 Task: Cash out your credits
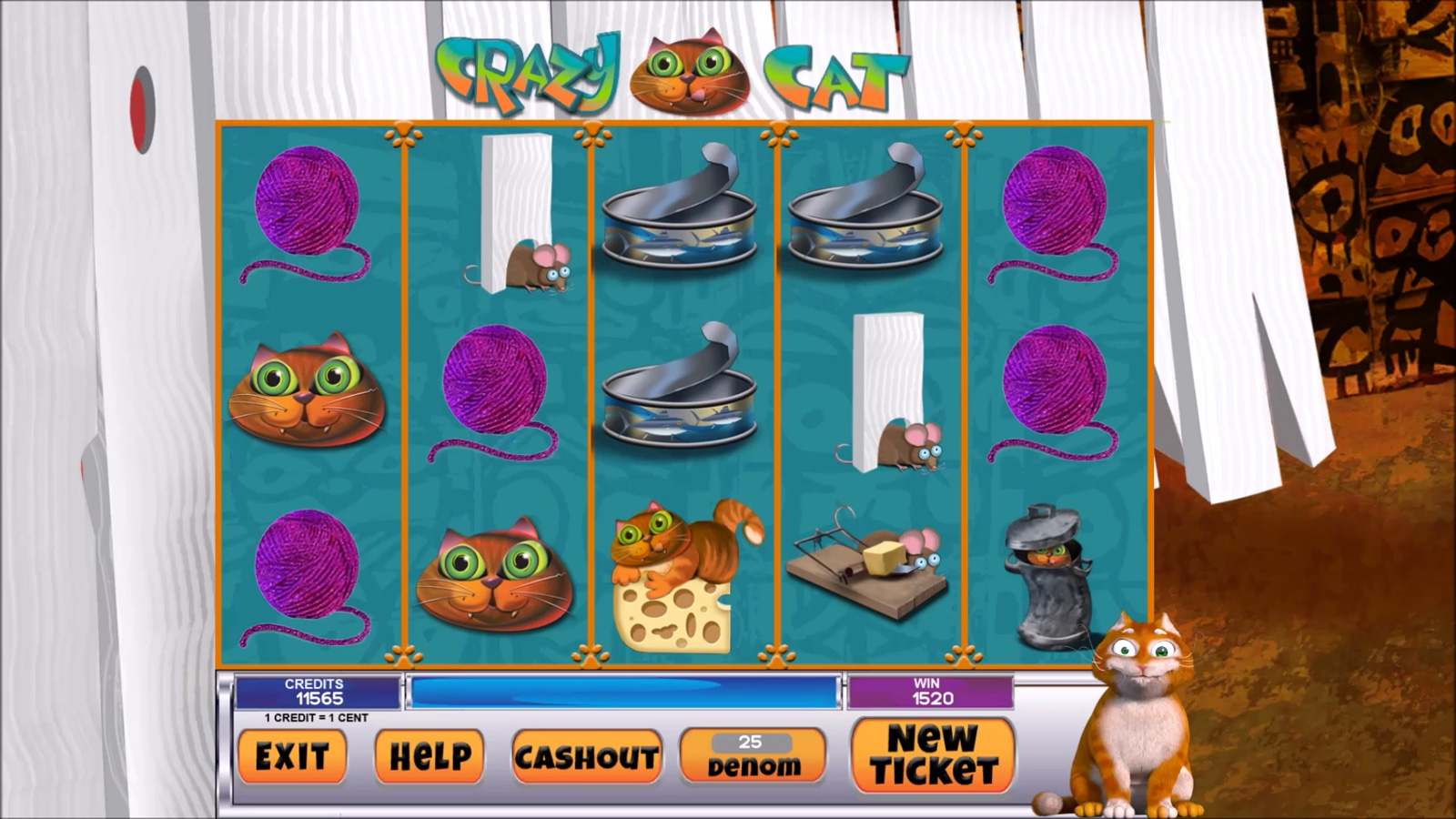point(586,756)
